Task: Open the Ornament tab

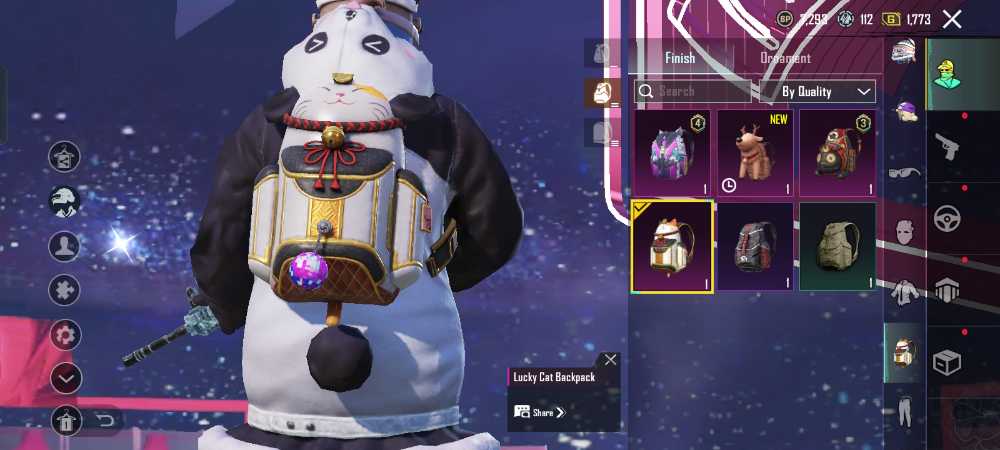Action: 786,58
